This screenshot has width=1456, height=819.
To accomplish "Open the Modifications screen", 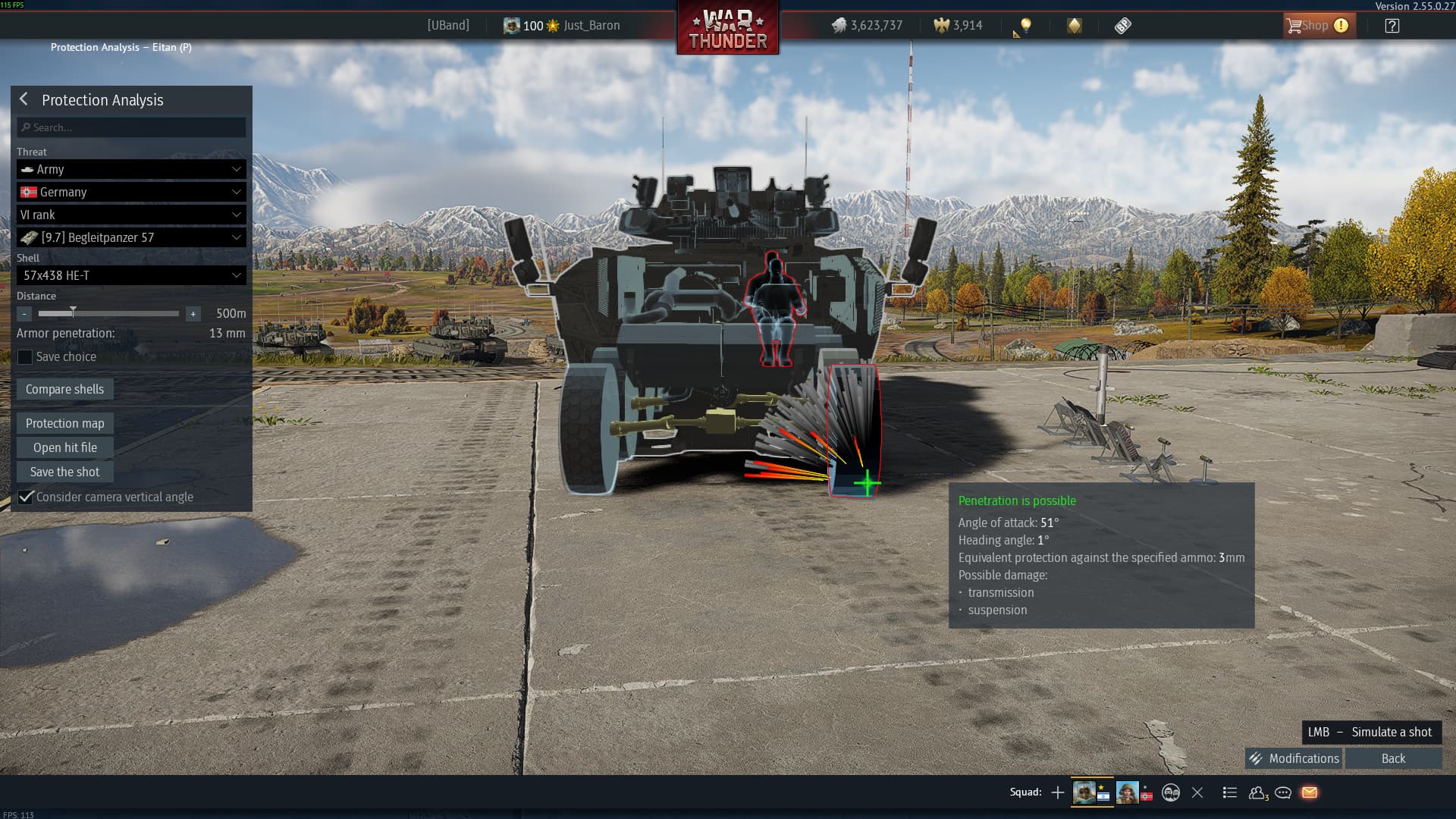I will pyautogui.click(x=1294, y=758).
